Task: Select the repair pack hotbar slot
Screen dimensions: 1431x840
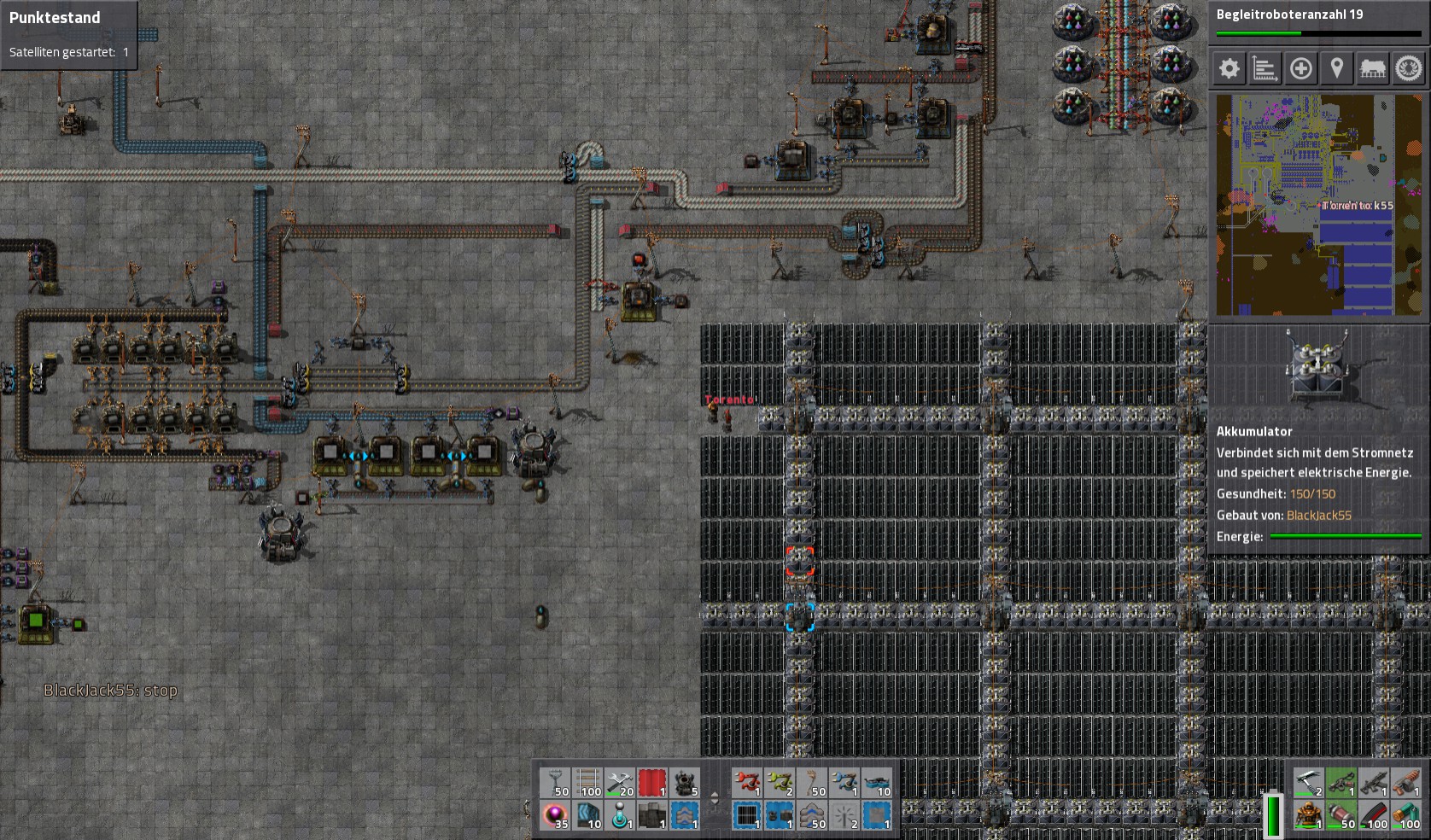Action: pos(621,783)
